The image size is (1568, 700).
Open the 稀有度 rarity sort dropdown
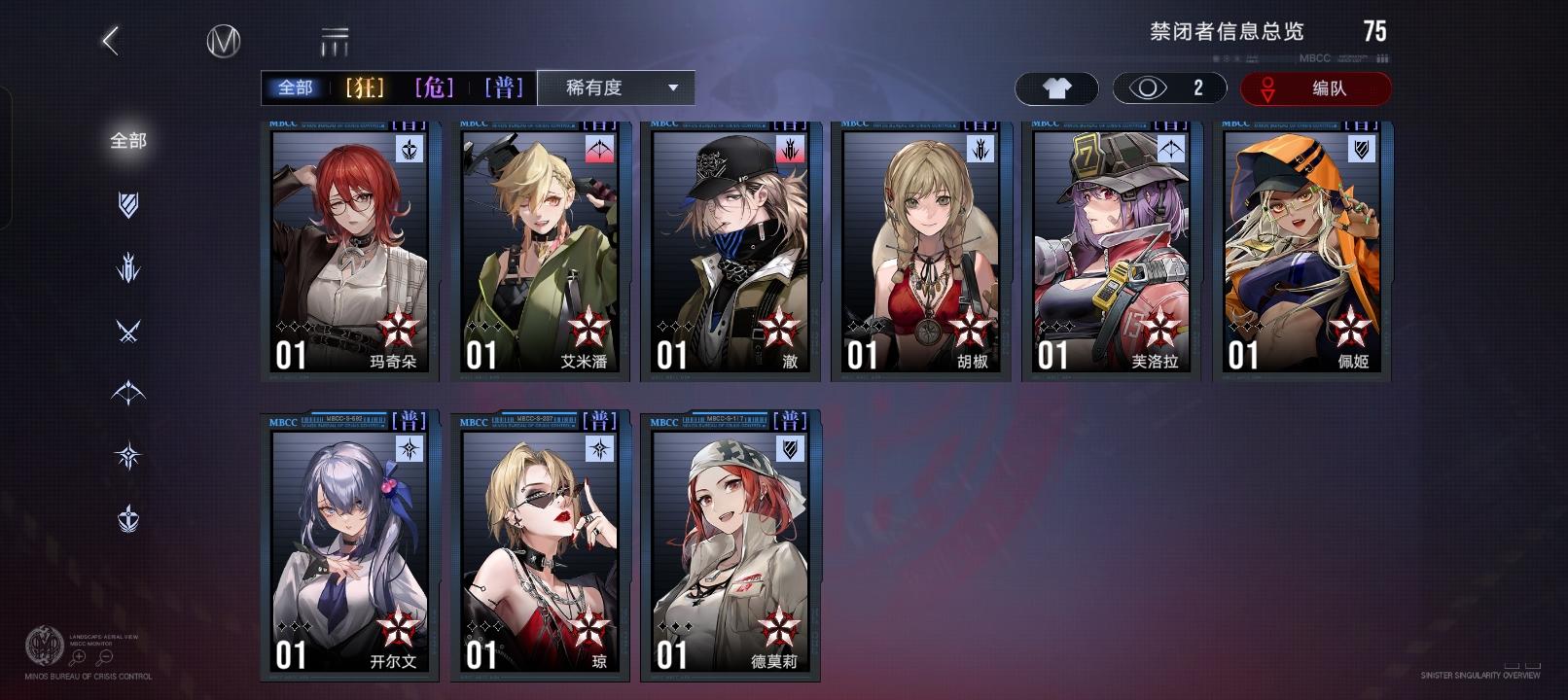coord(613,88)
